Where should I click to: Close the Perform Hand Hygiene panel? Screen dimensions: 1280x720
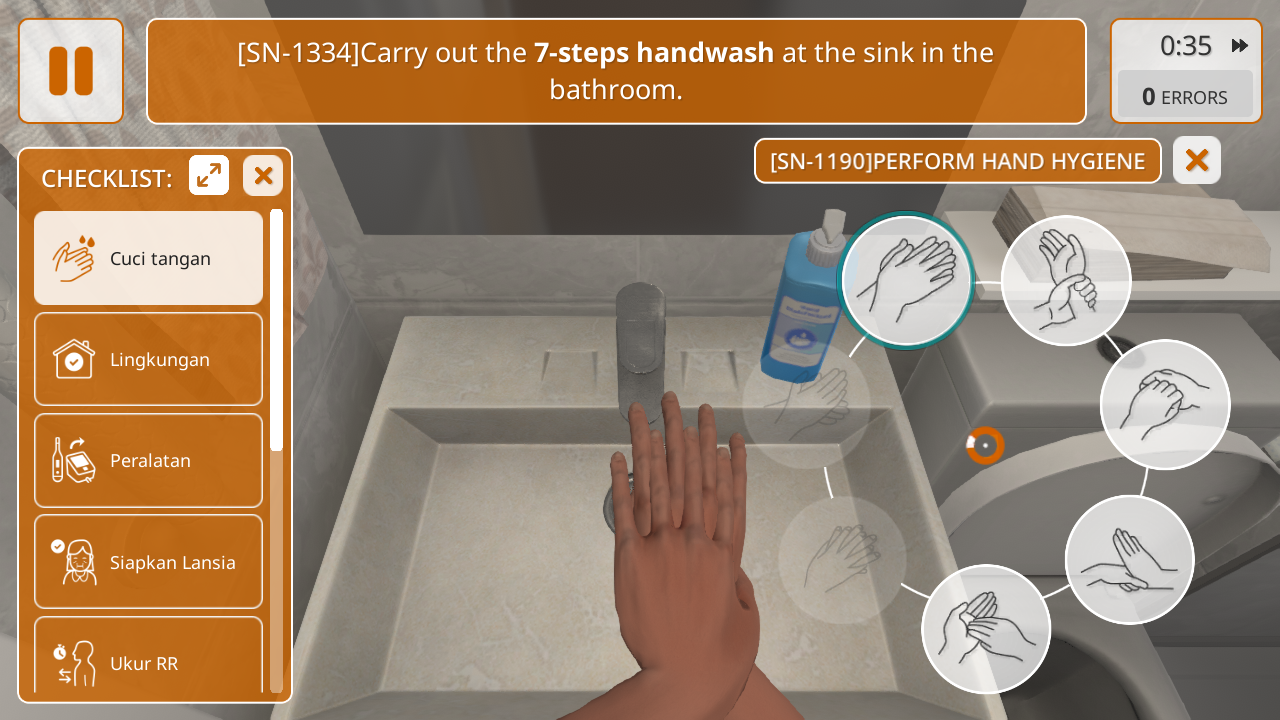coord(1197,160)
